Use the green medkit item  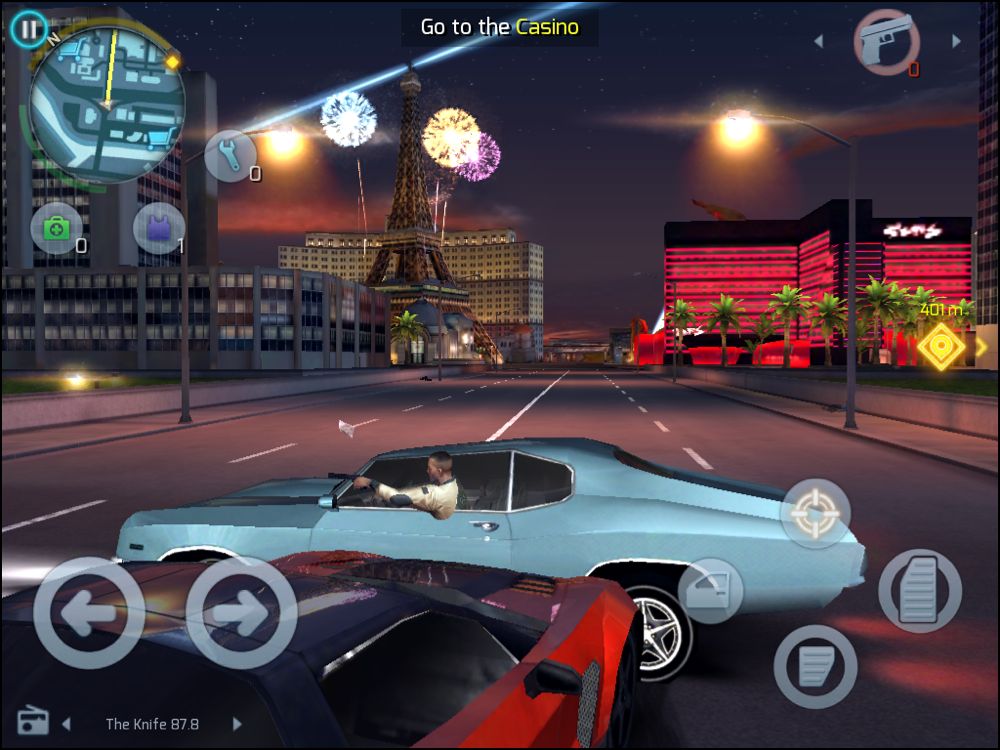pyautogui.click(x=57, y=229)
